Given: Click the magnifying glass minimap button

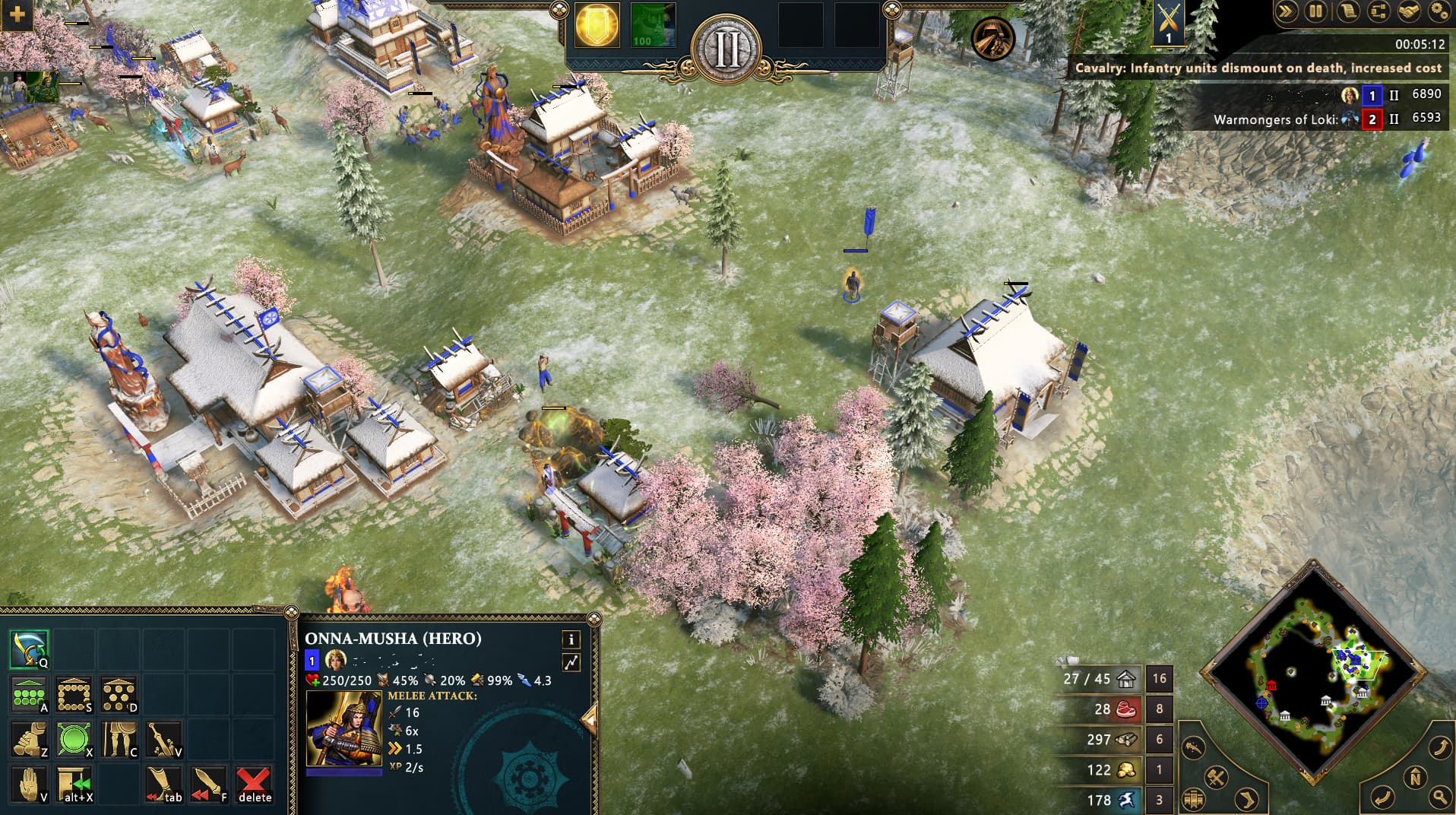Looking at the screenshot, I should point(1440,796).
